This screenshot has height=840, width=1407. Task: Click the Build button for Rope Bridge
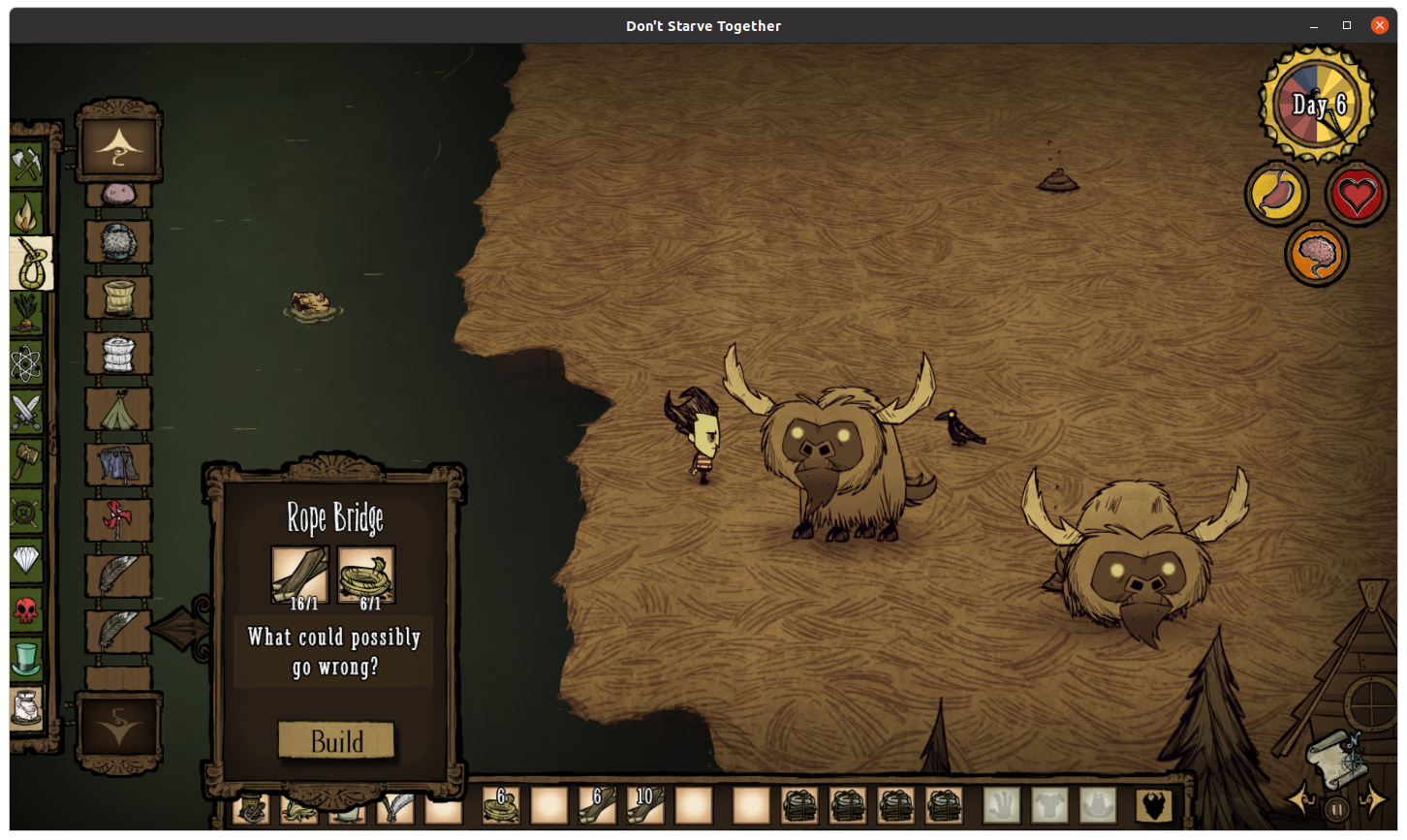(x=336, y=741)
